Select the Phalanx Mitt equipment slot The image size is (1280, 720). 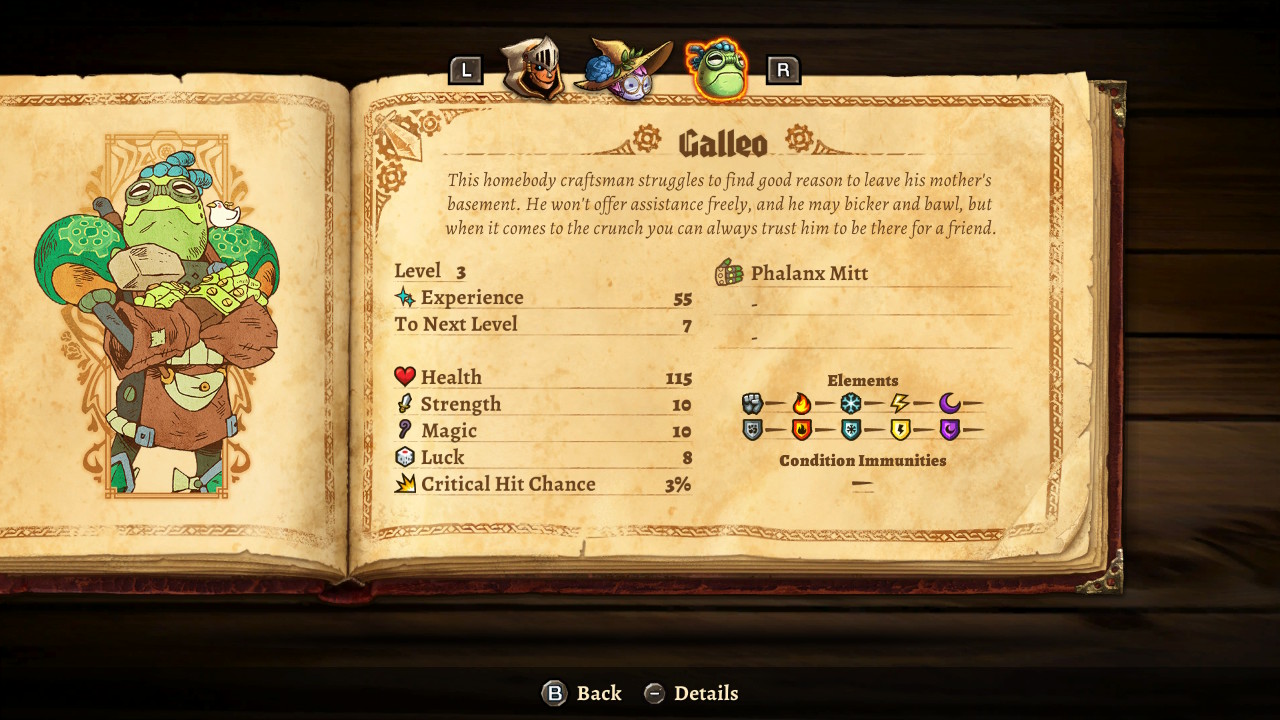[808, 273]
